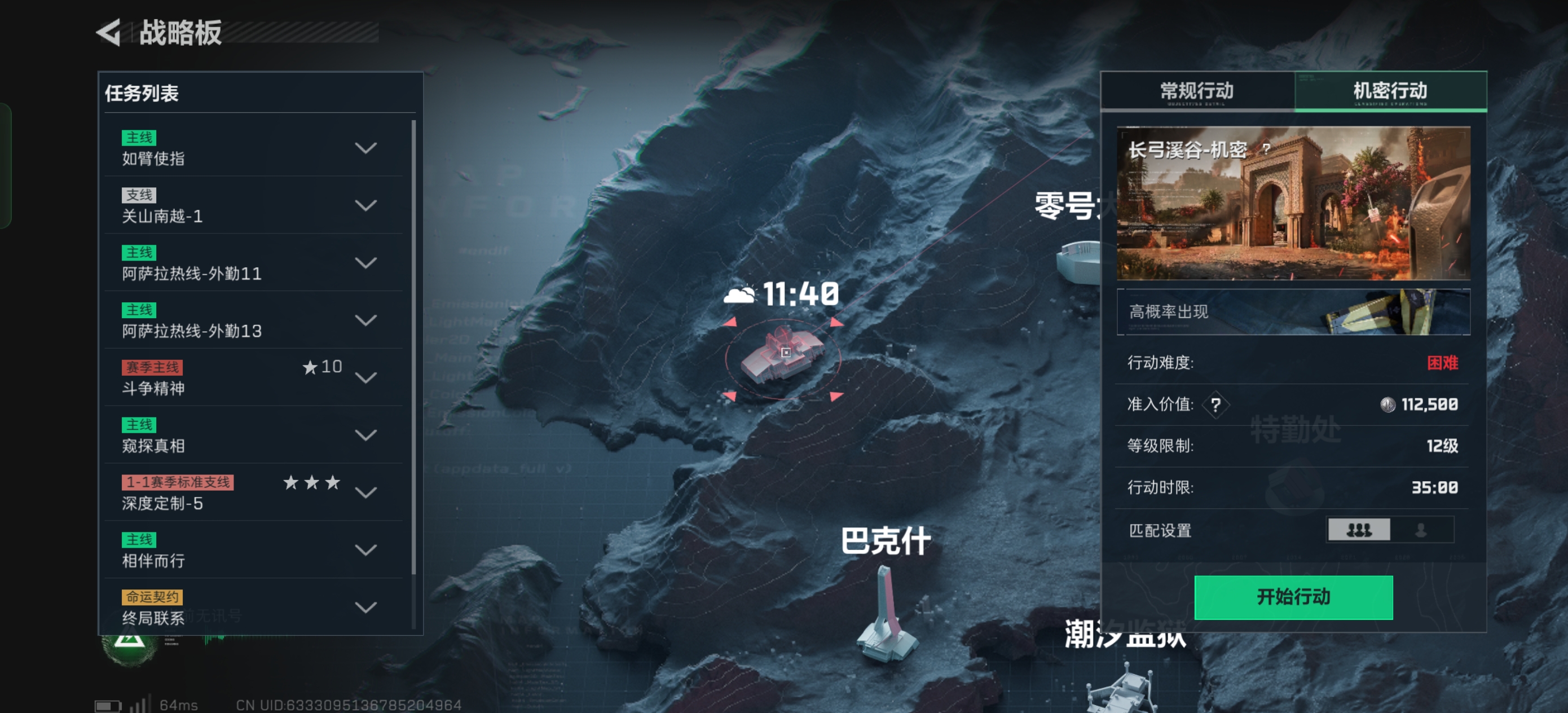Select the highlighted 长弓溪谷 map marker
Viewport: 1568px width, 713px height.
[x=784, y=356]
